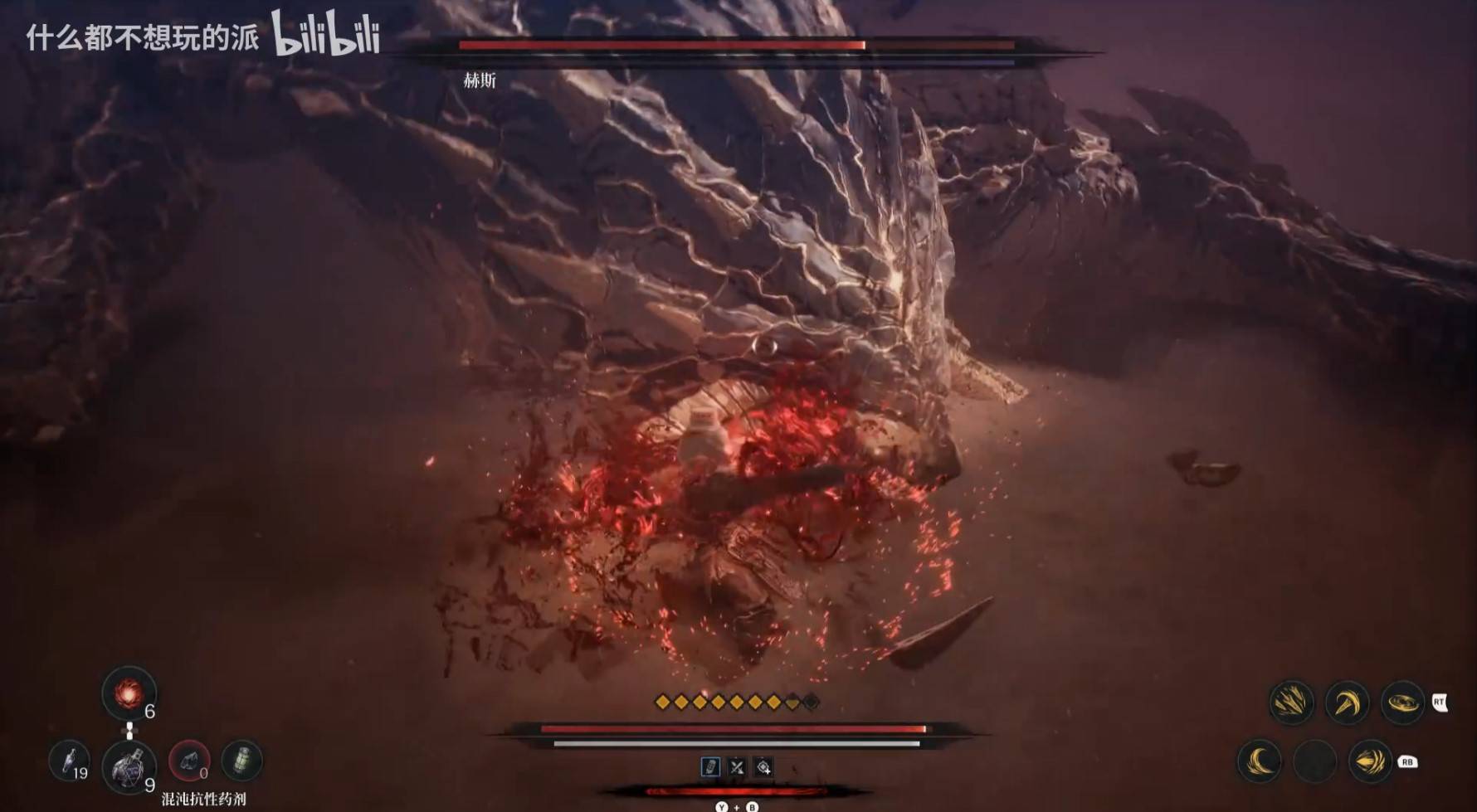
Task: Expand the empty skill slot in bottom-right cluster
Action: coord(1315,761)
